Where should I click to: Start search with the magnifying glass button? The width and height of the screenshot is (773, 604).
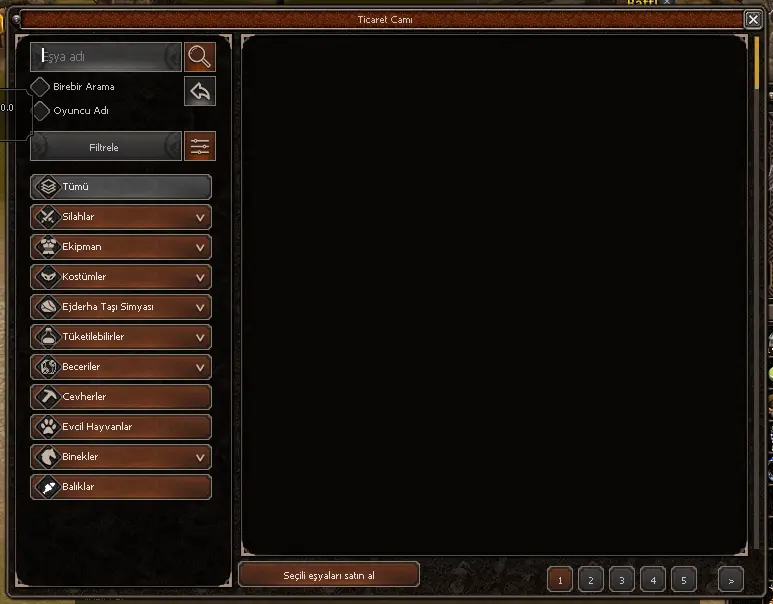200,57
